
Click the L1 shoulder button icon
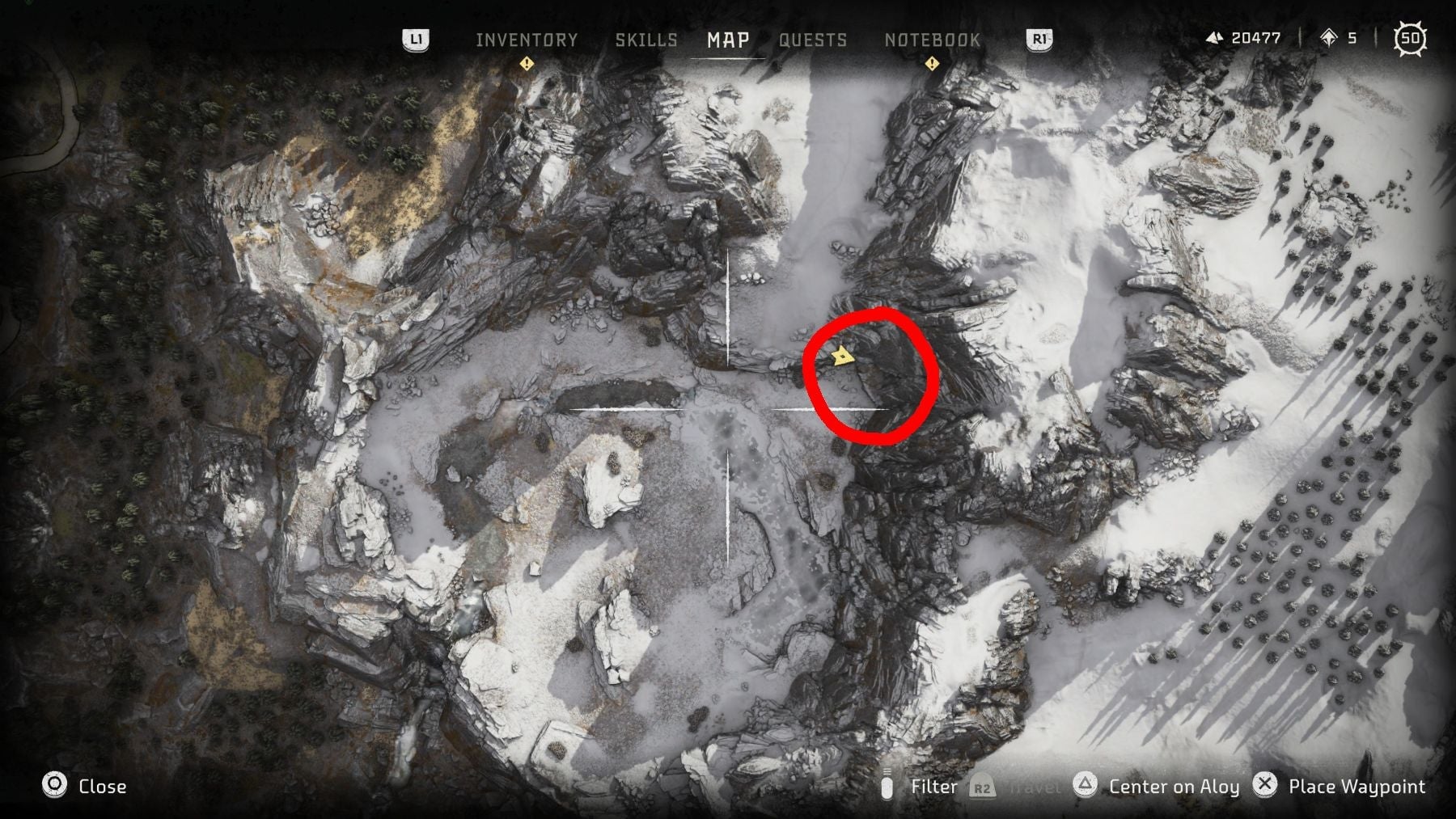pyautogui.click(x=415, y=39)
